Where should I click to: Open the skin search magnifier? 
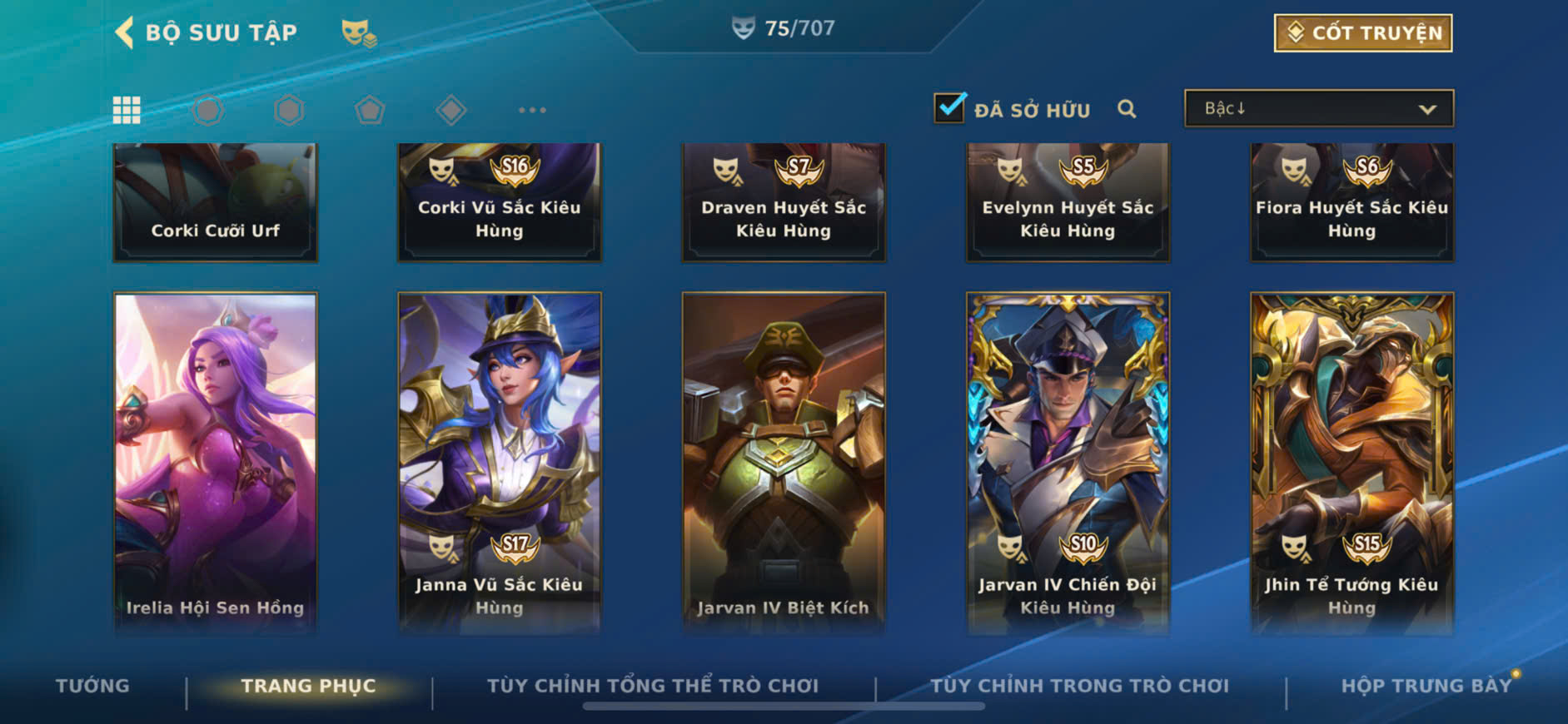tap(1127, 109)
